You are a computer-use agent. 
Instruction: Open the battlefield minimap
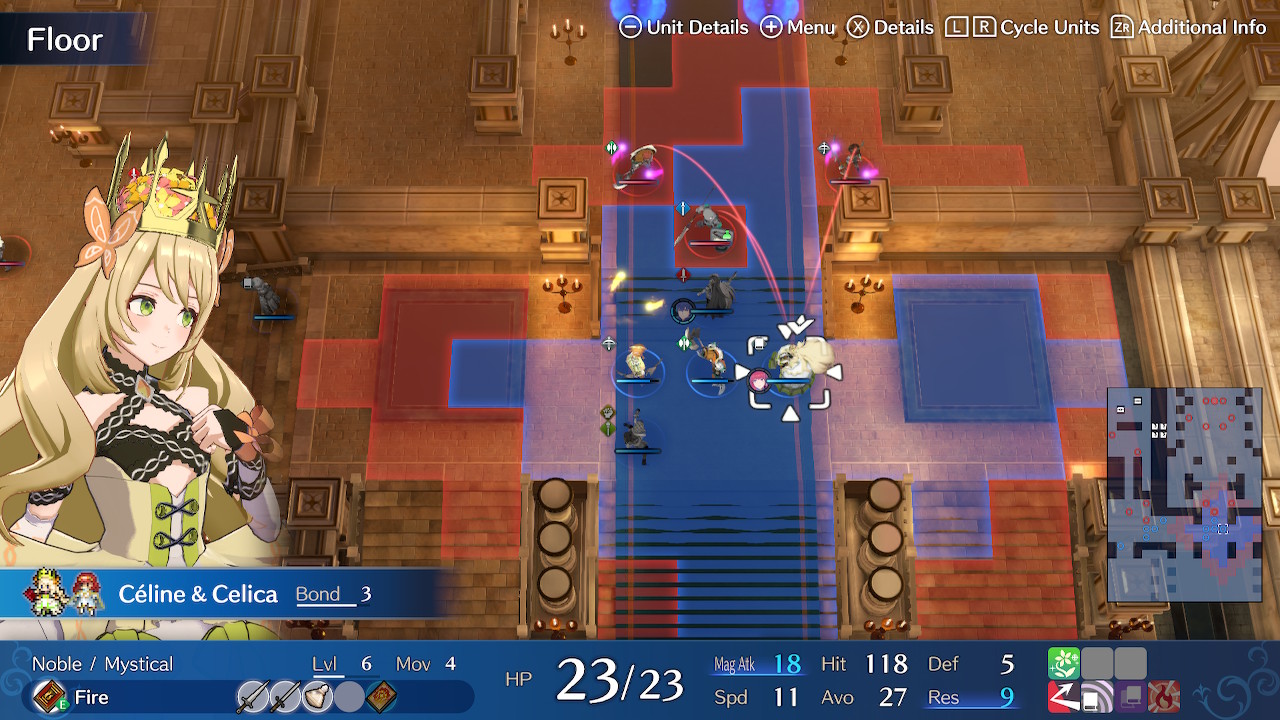1184,494
